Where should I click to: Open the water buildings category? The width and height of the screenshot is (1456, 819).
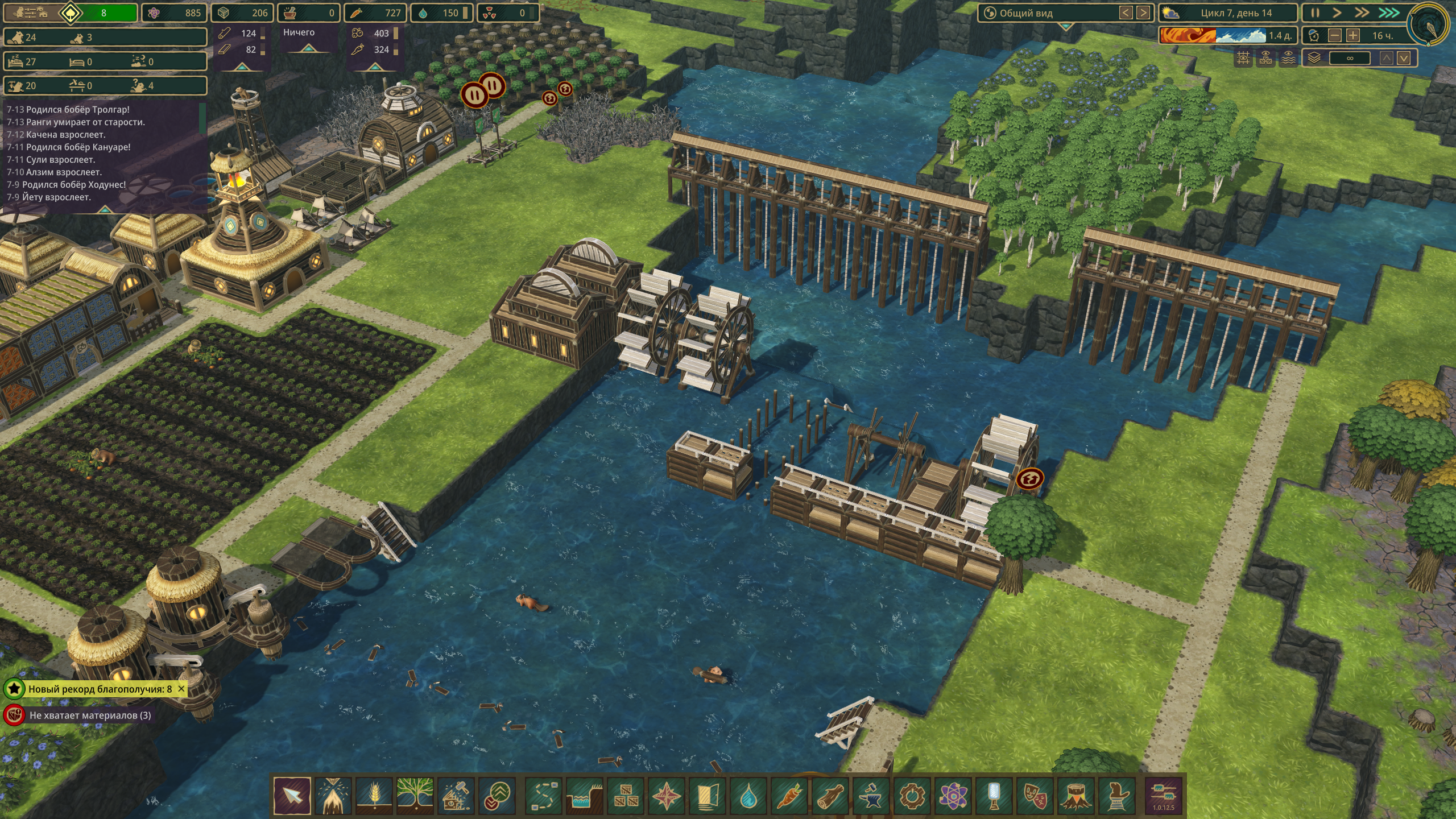[748, 796]
